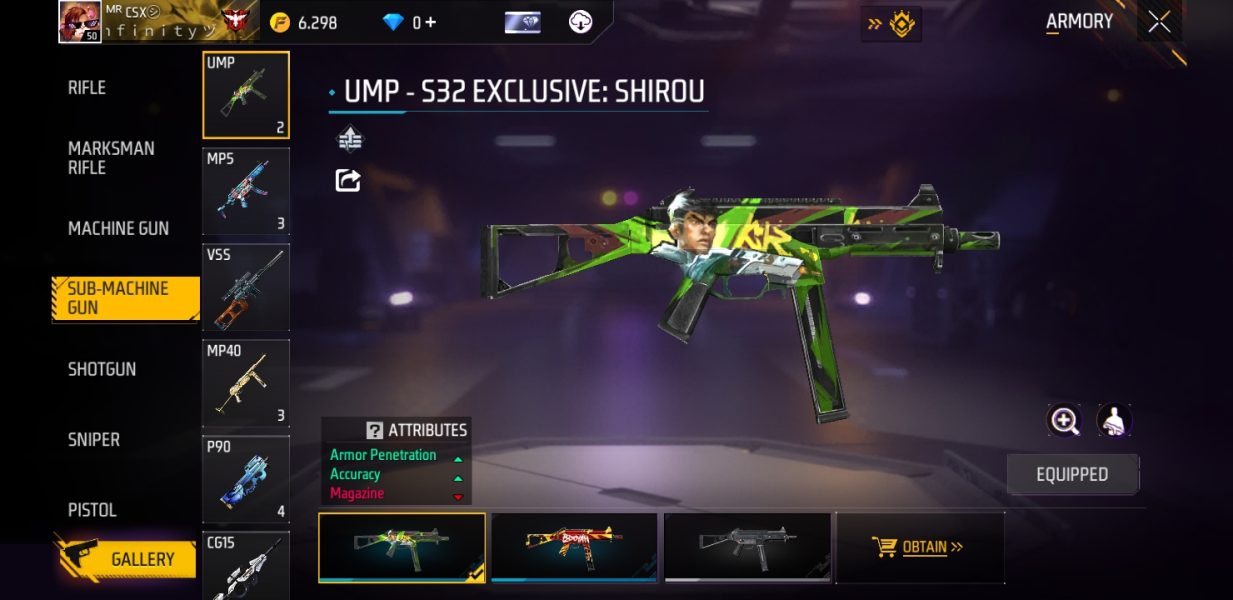This screenshot has height=600, width=1233.
Task: Select the red and yellow UMP skin
Action: (x=574, y=546)
